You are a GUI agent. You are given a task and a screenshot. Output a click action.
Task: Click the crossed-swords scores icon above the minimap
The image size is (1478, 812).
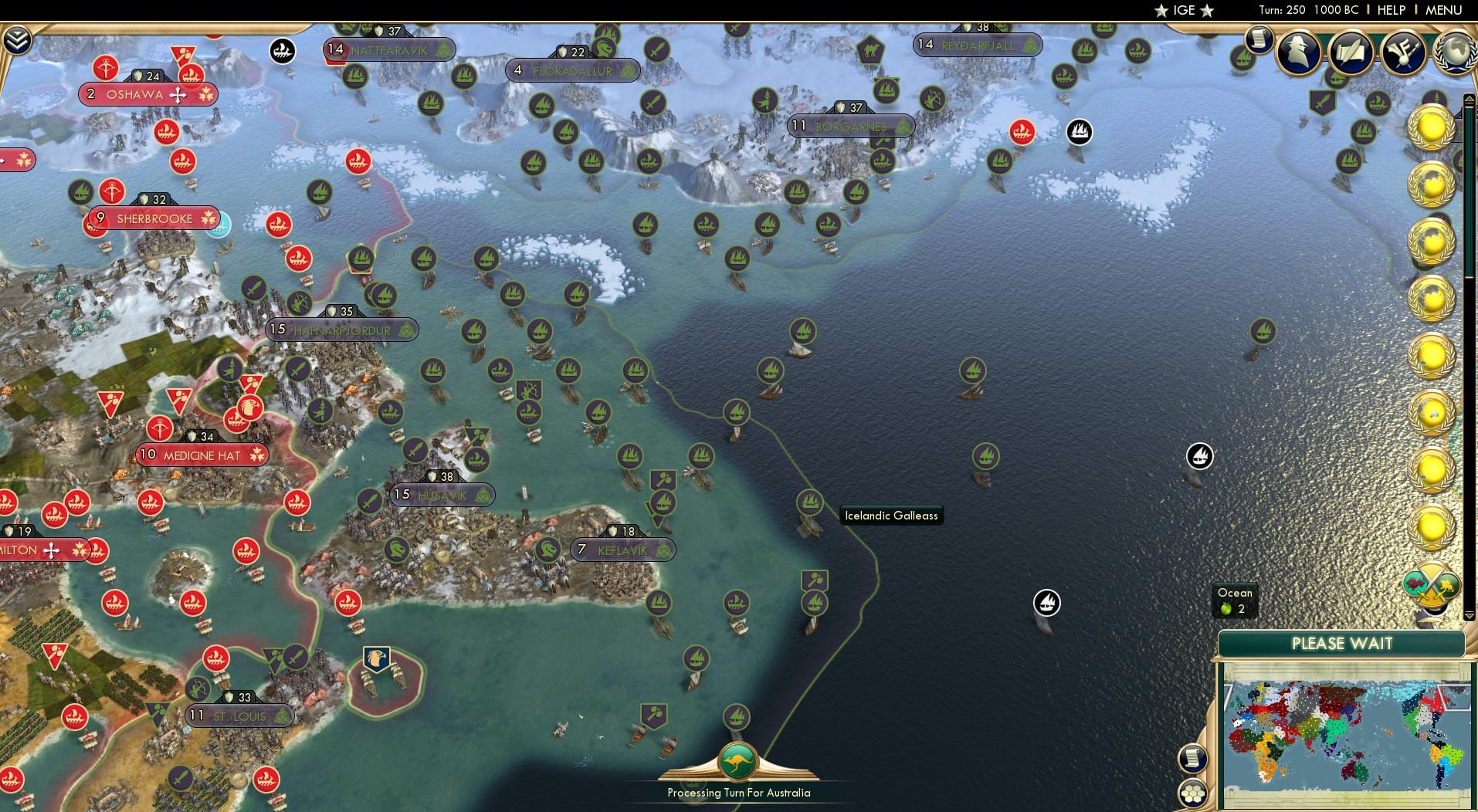(x=1431, y=585)
